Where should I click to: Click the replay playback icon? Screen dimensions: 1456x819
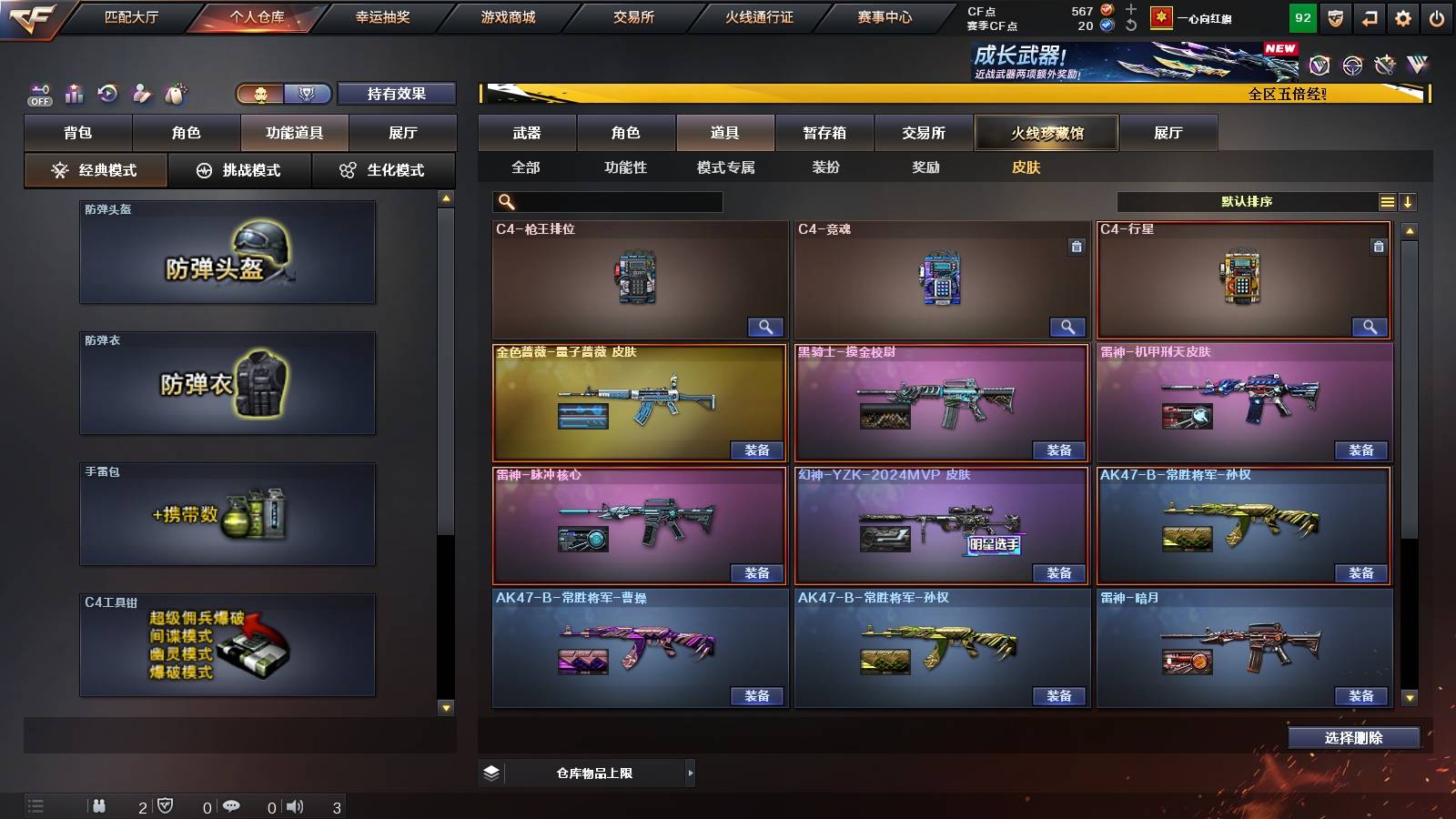coord(109,93)
